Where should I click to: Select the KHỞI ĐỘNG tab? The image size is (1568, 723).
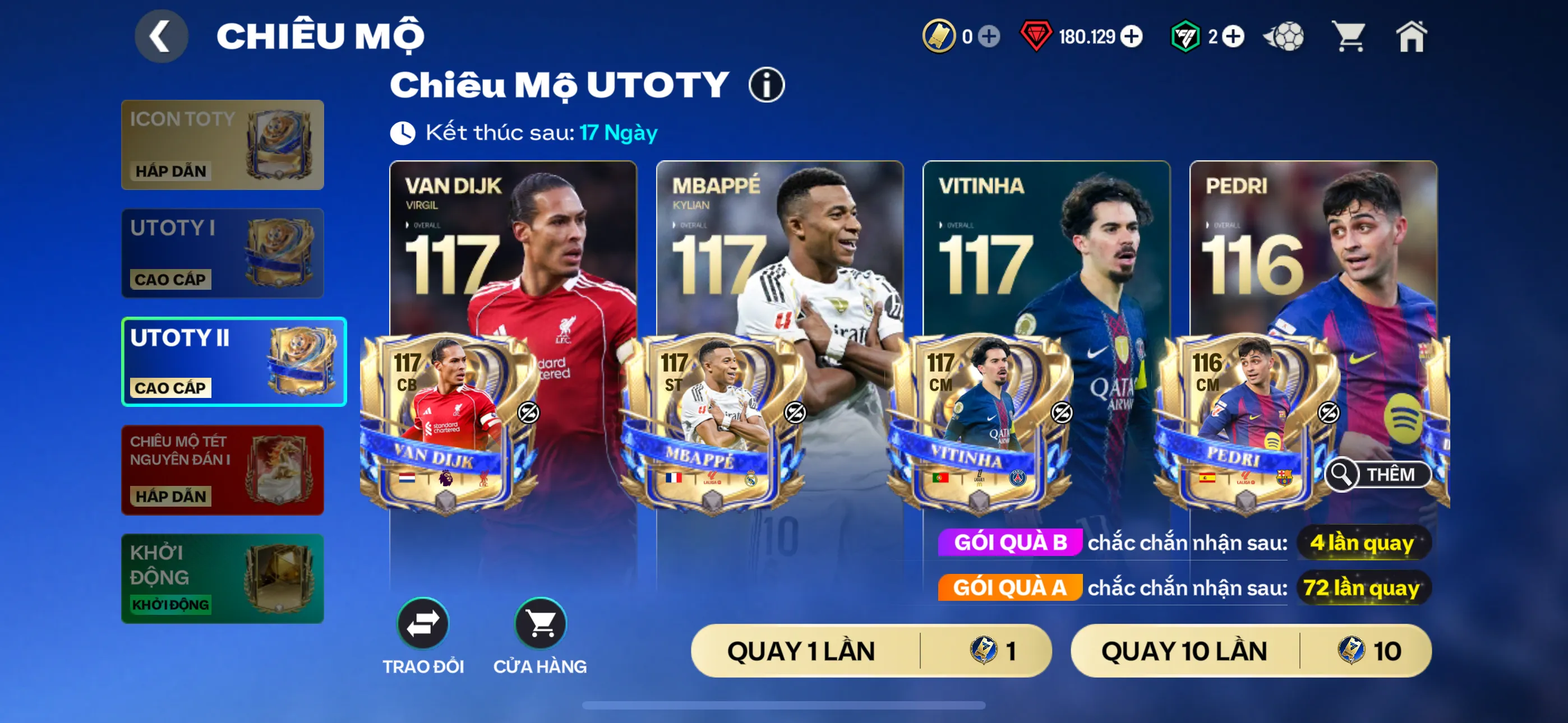pyautogui.click(x=222, y=577)
